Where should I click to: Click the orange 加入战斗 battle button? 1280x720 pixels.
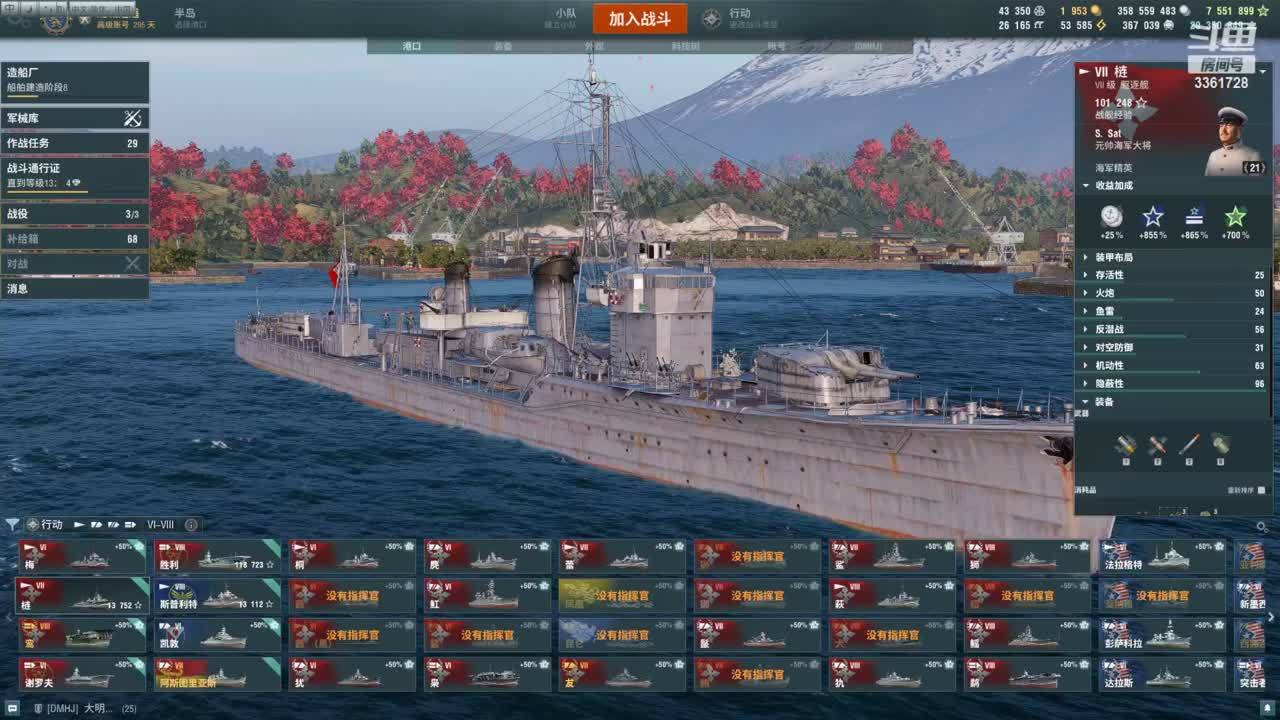click(640, 19)
